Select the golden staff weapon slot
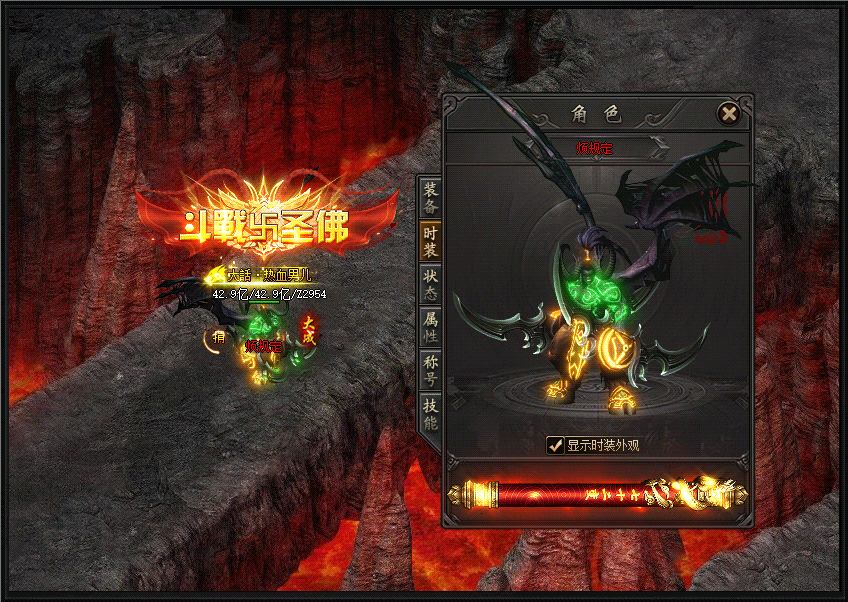 [598, 494]
